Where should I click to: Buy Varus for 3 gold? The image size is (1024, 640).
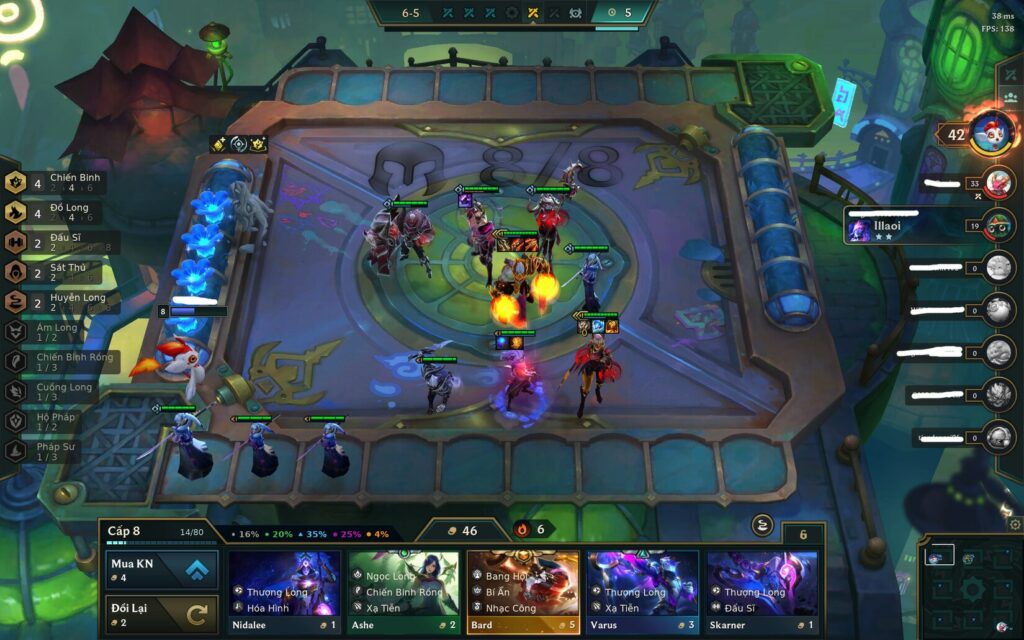pyautogui.click(x=642, y=592)
